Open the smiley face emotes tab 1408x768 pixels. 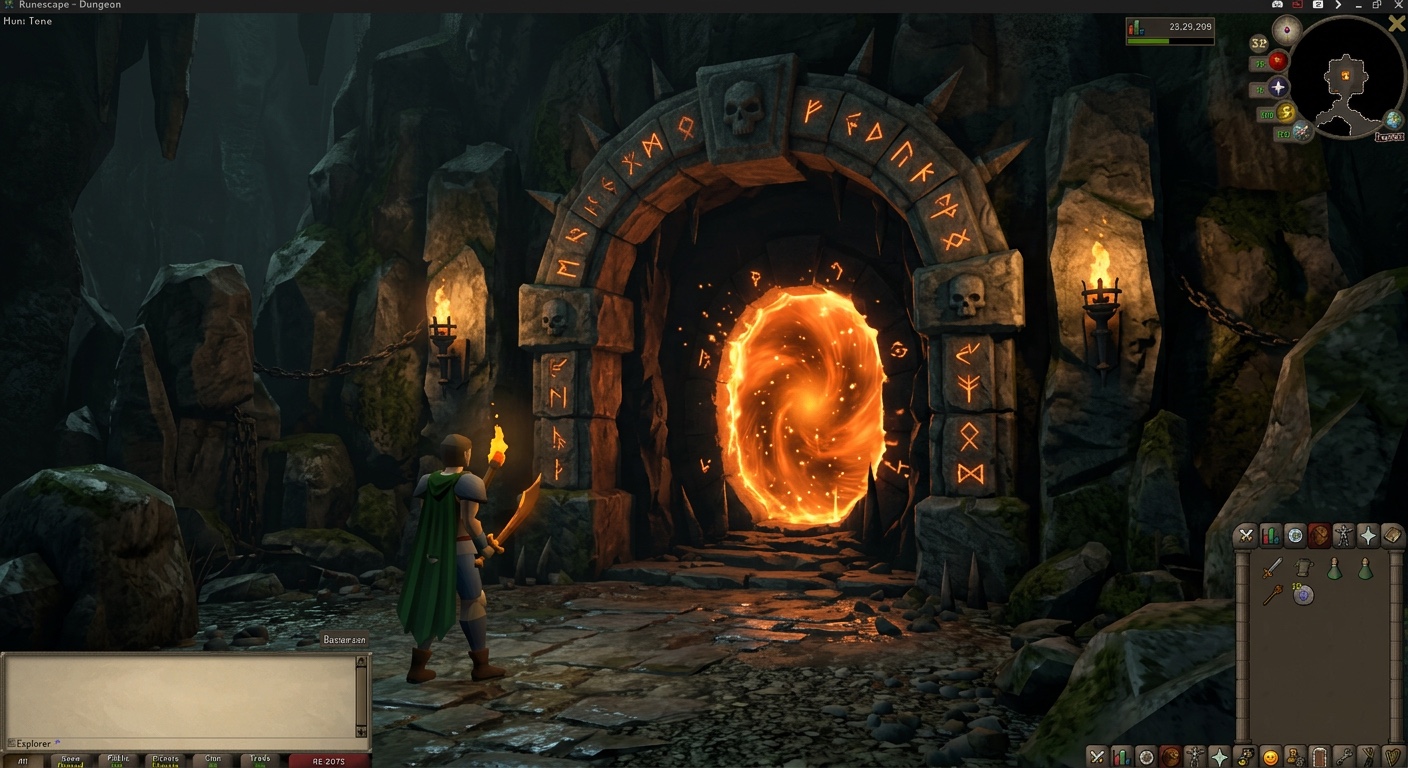(1271, 756)
